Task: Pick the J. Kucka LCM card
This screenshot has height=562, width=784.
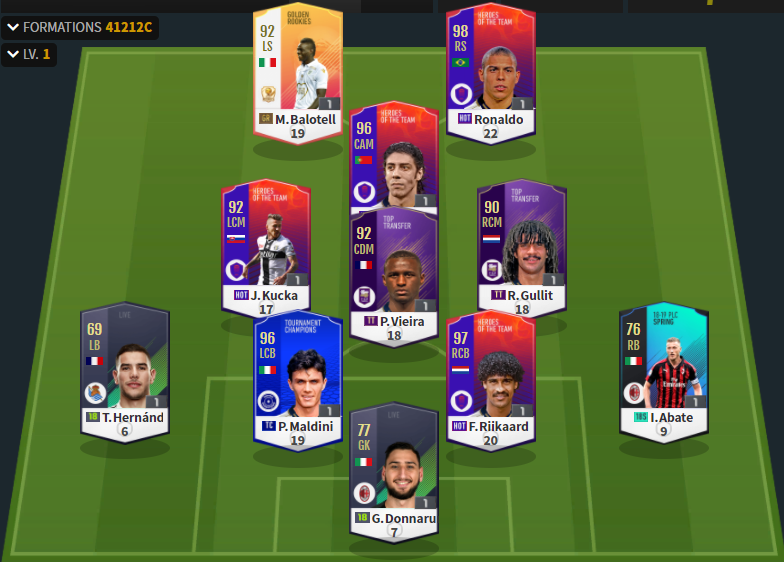Action: [x=266, y=242]
